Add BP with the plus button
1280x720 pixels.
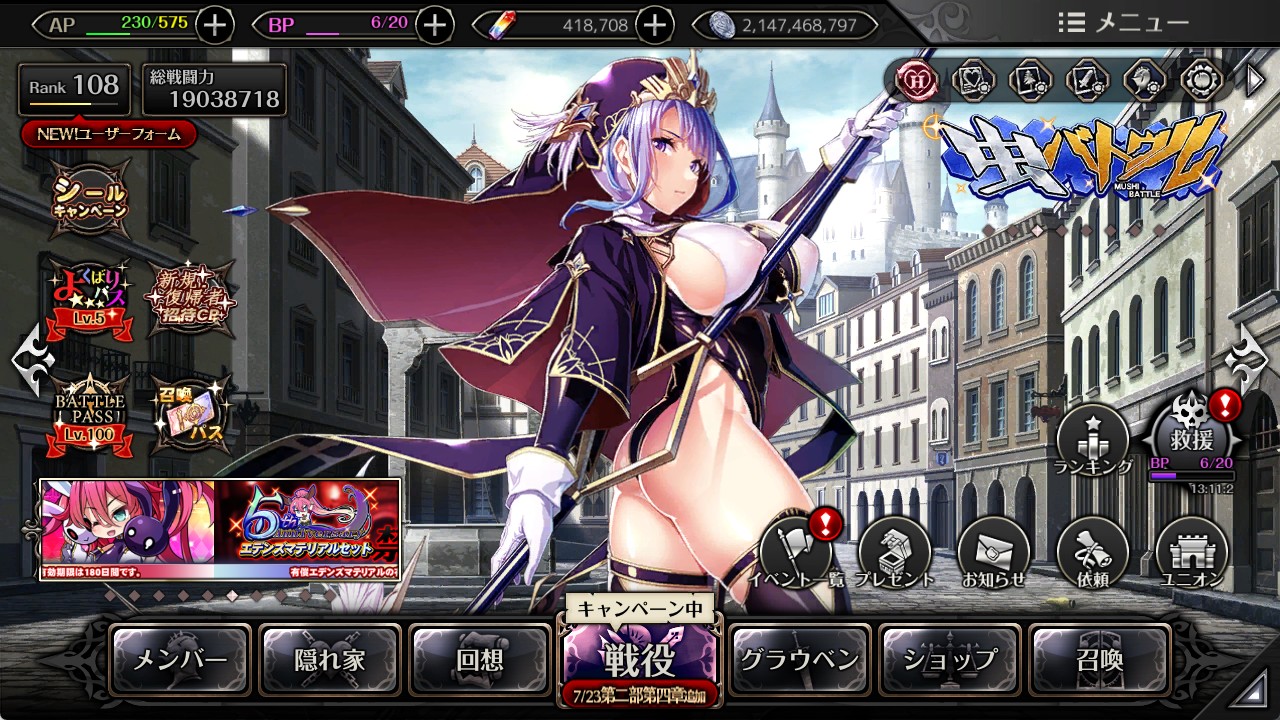(x=434, y=25)
